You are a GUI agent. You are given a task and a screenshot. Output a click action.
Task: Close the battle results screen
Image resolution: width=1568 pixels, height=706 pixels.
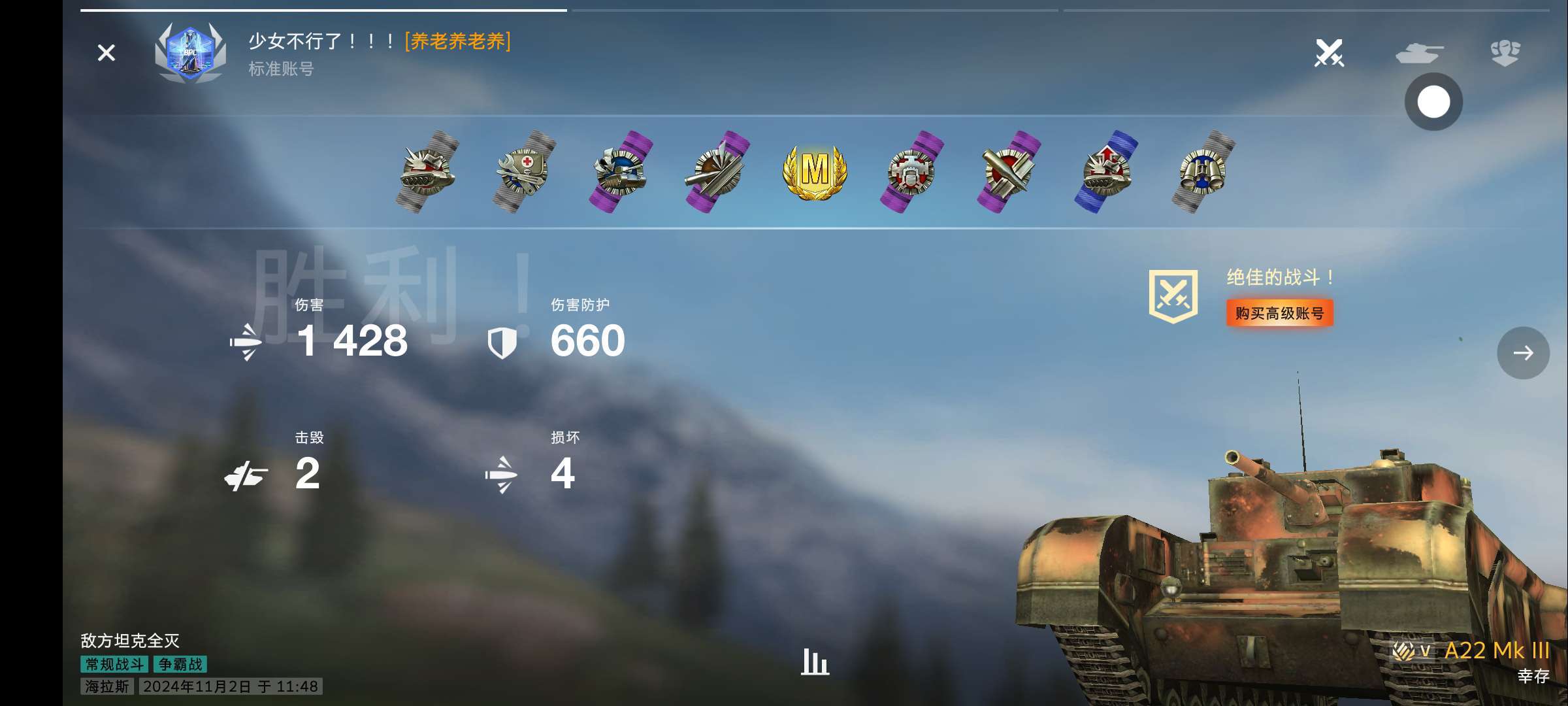[106, 53]
